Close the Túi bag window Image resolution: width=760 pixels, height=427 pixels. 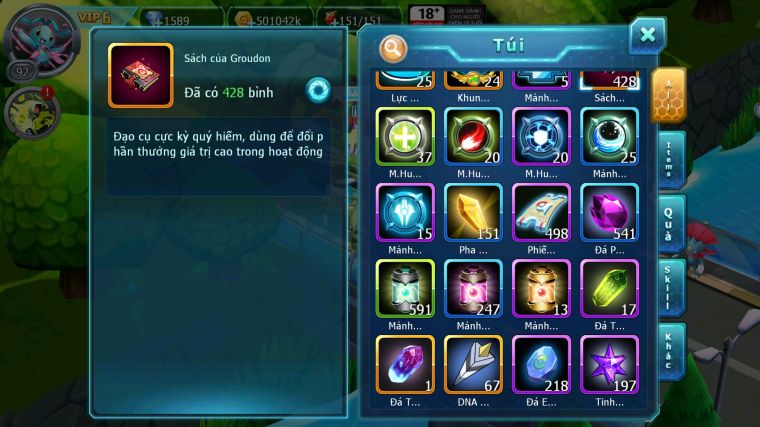[x=647, y=35]
